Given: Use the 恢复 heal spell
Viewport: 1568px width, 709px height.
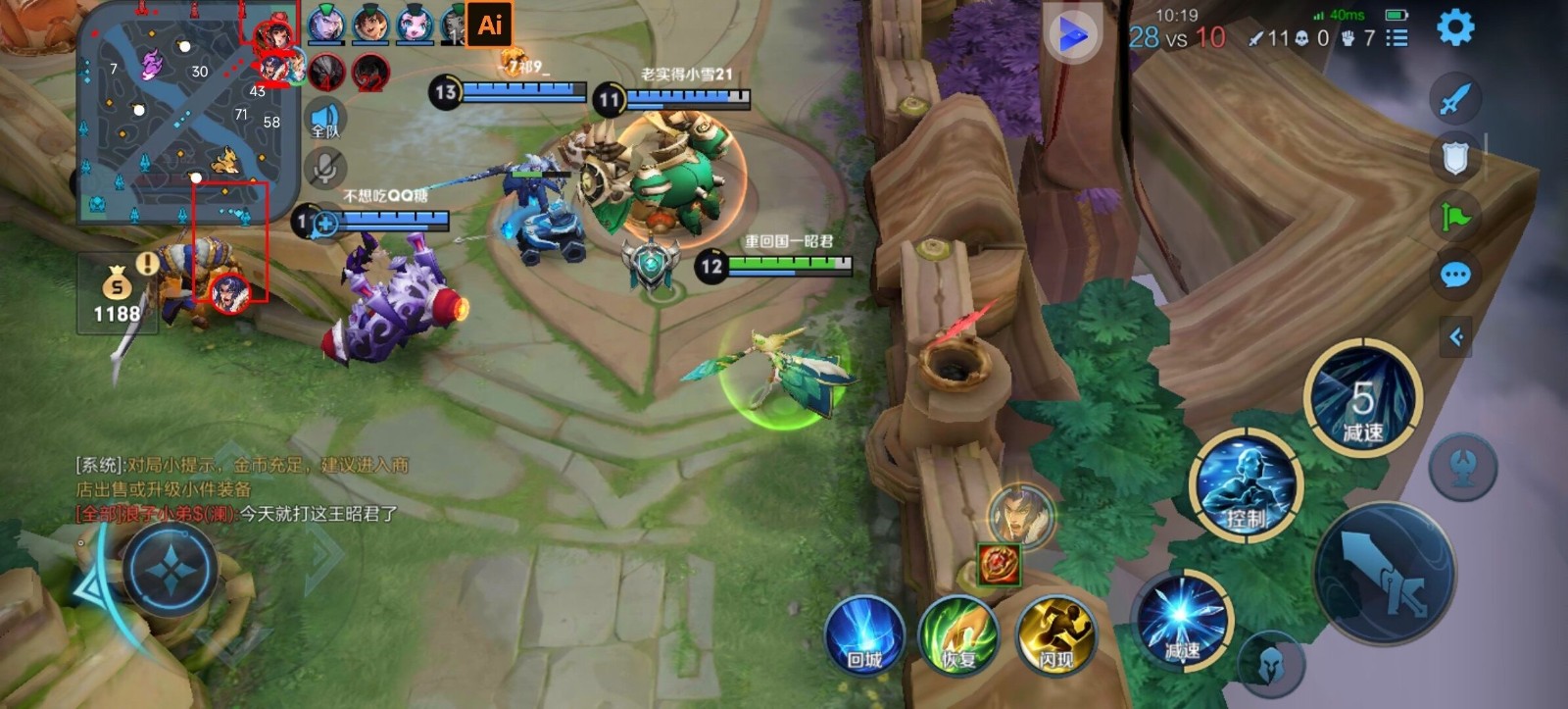Looking at the screenshot, I should click(x=958, y=635).
